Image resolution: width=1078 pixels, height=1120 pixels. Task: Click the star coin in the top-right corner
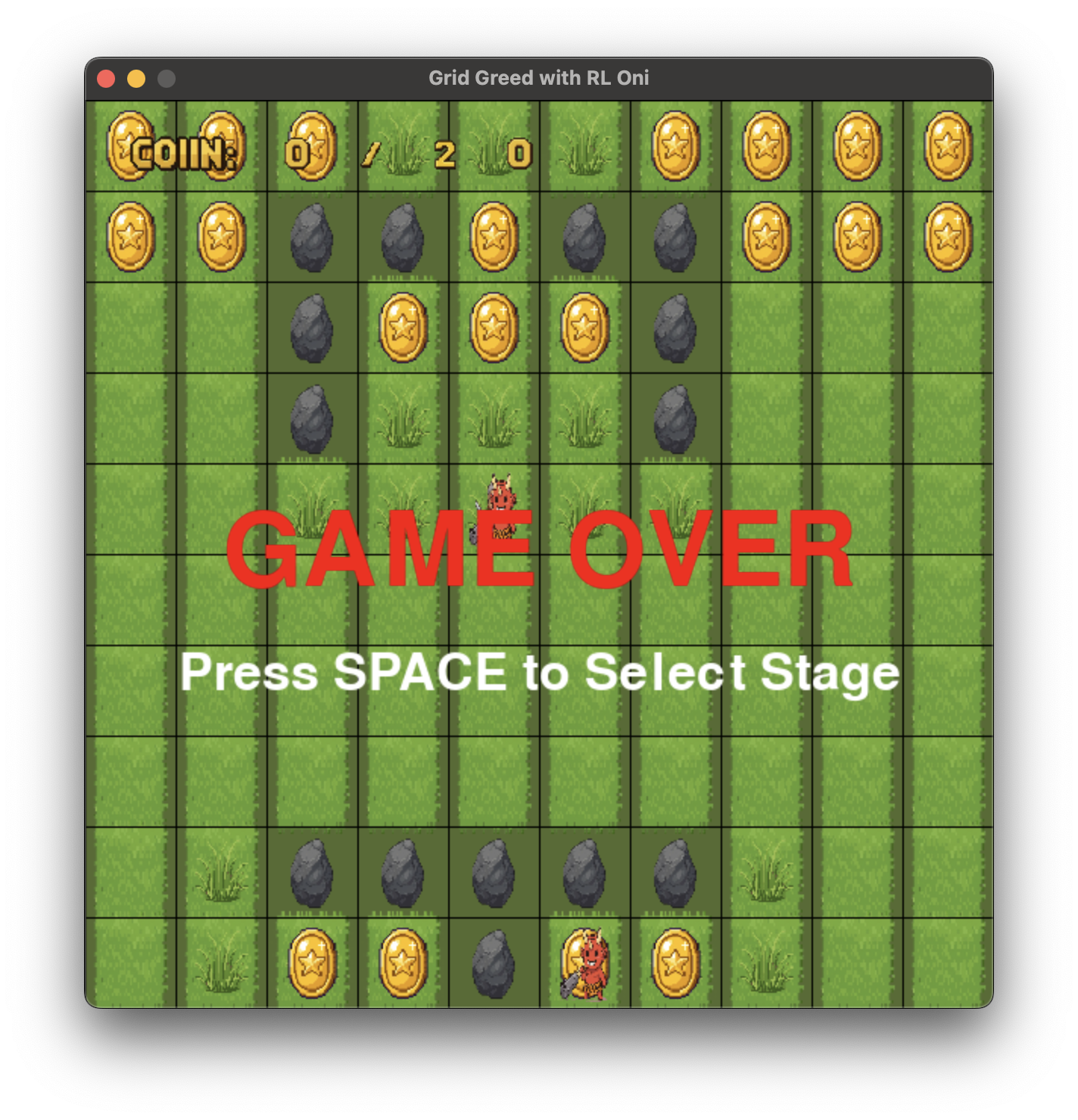click(946, 145)
